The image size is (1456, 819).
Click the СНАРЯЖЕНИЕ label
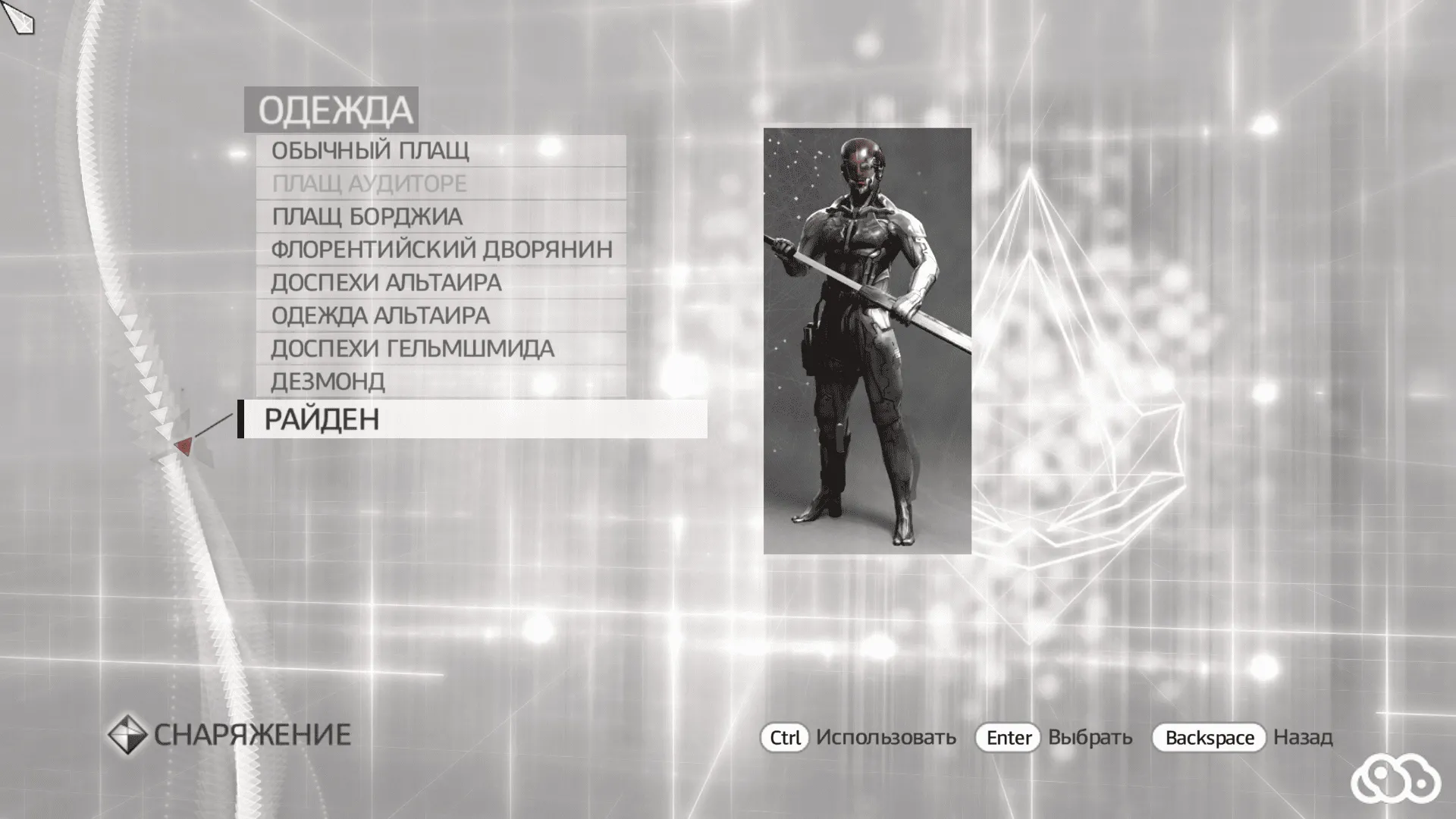253,733
